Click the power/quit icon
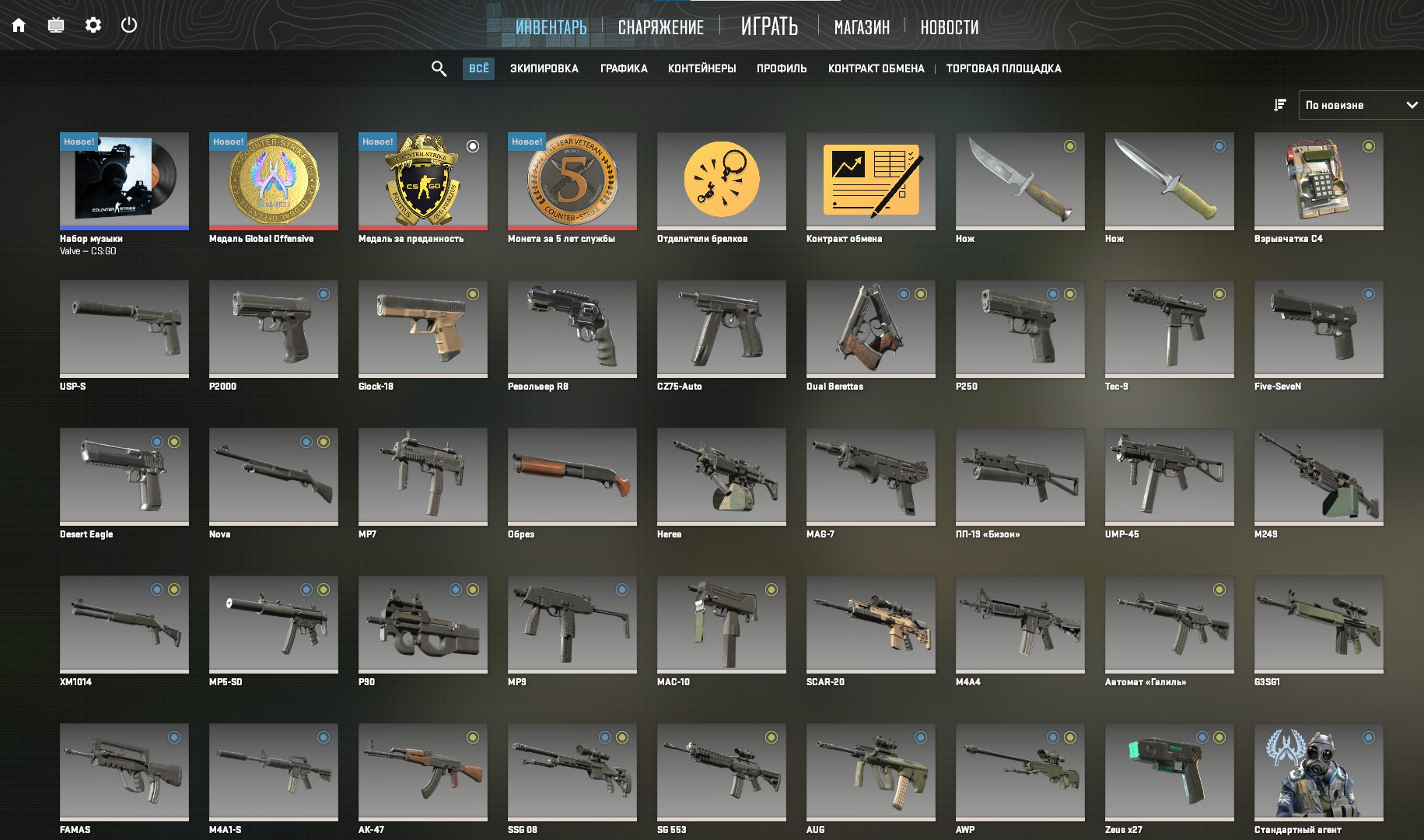The width and height of the screenshot is (1424, 840). [131, 25]
